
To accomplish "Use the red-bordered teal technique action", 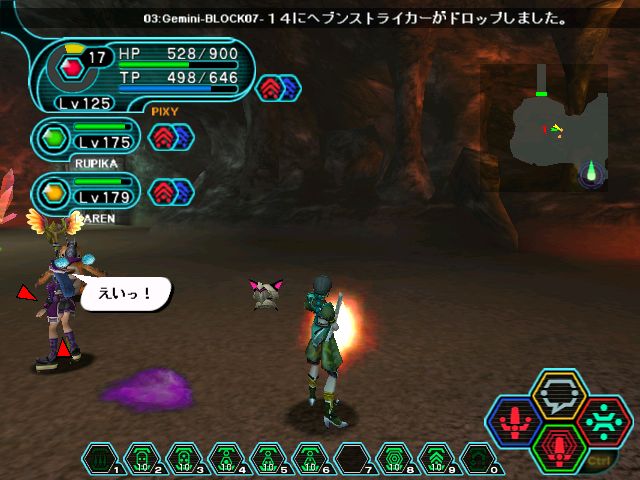I will tap(602, 420).
